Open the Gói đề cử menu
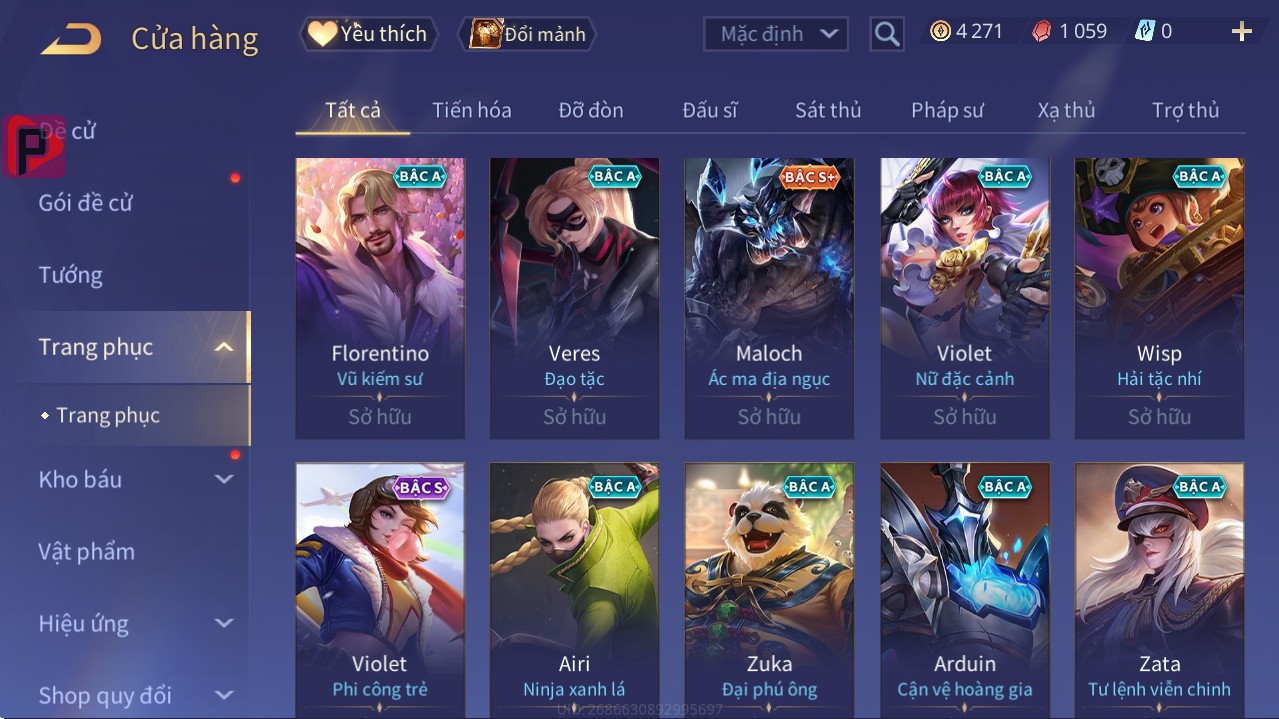The width and height of the screenshot is (1279, 719). 86,203
